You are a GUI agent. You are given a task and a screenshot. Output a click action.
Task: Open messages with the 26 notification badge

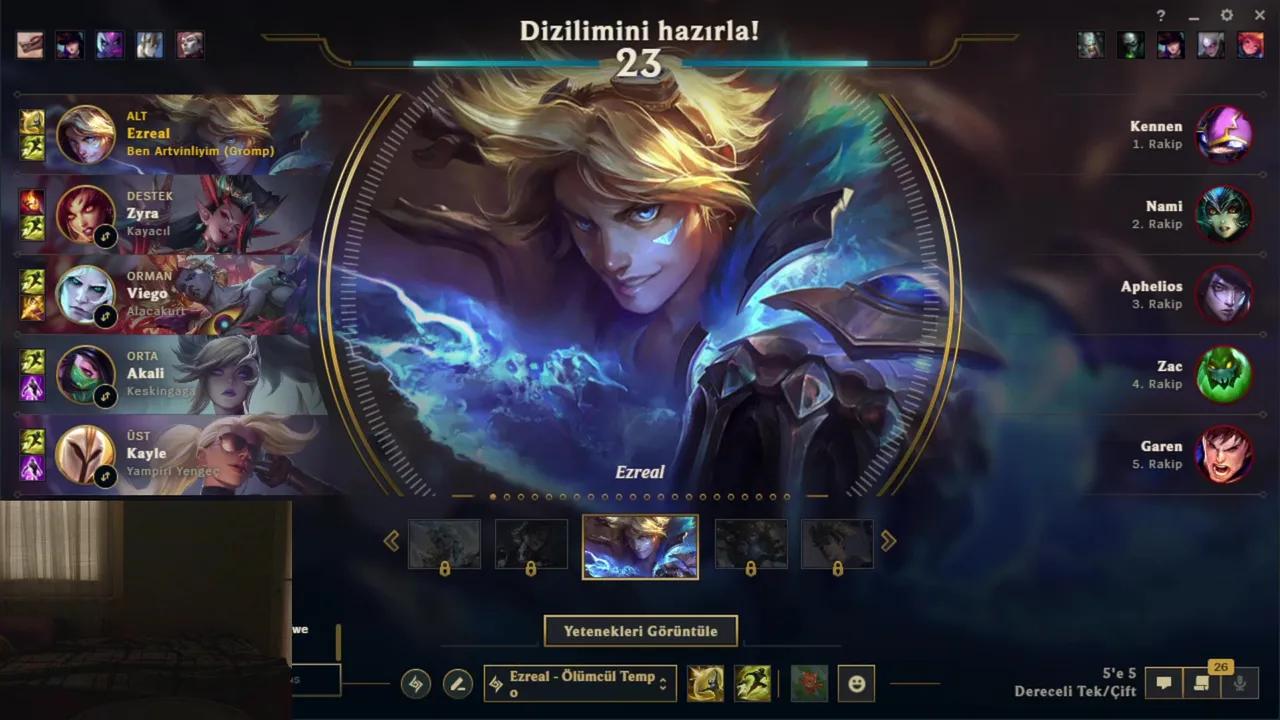coord(1202,683)
